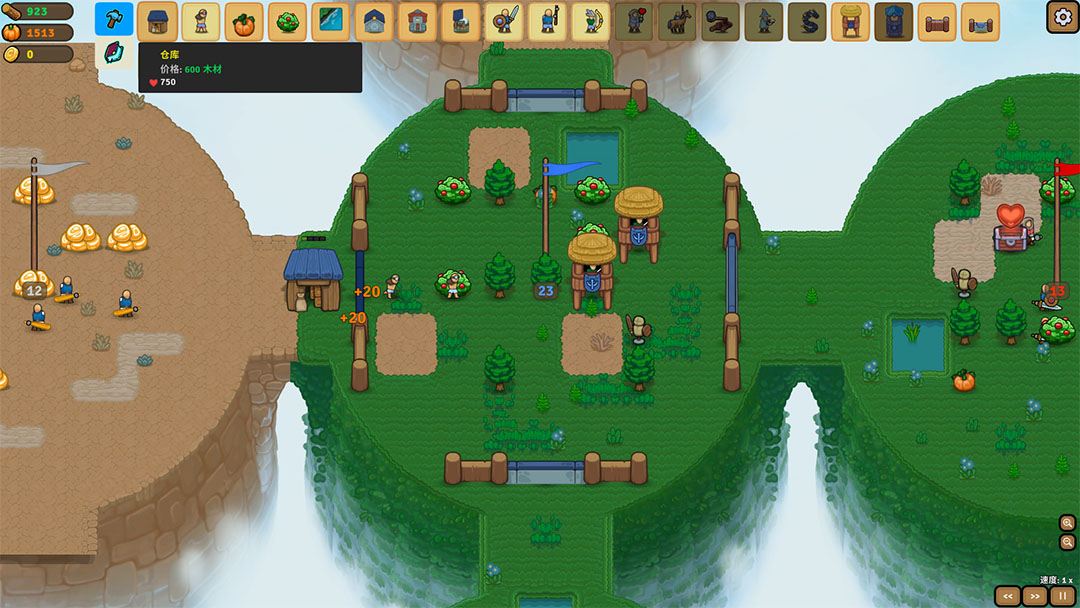This screenshot has width=1080, height=608.
Task: Select the catapult siege unit
Action: click(x=721, y=21)
